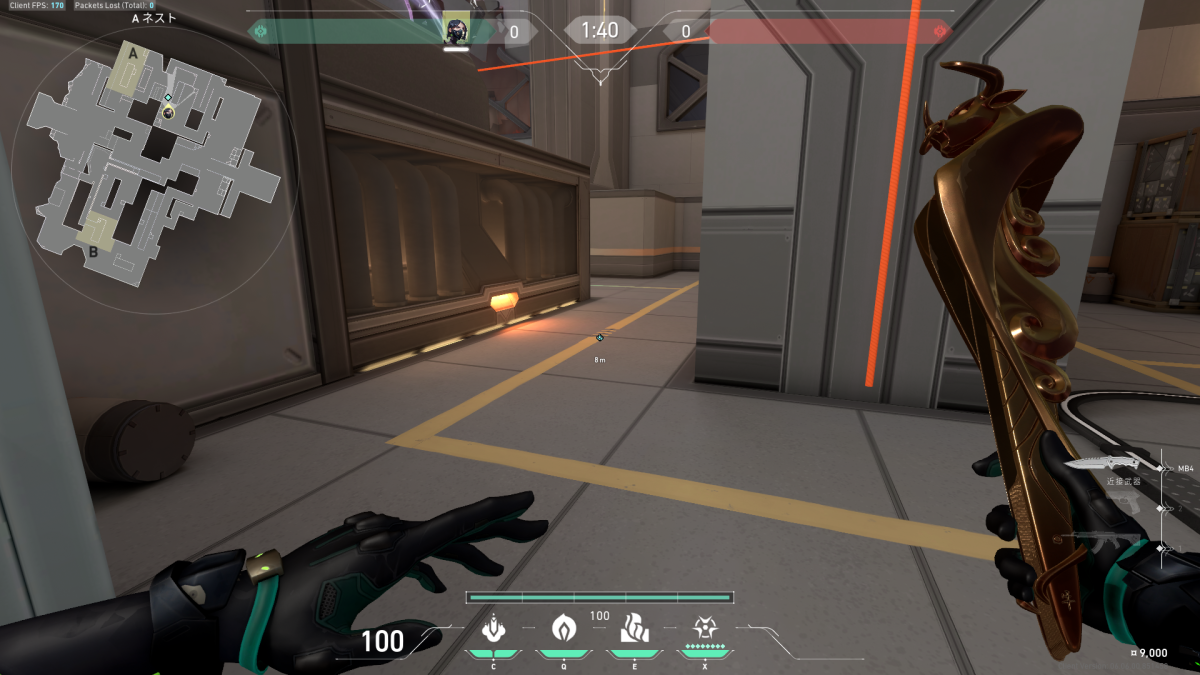This screenshot has height=675, width=1200.
Task: Select Viper's Snake Bite ability icon
Action: [x=492, y=629]
